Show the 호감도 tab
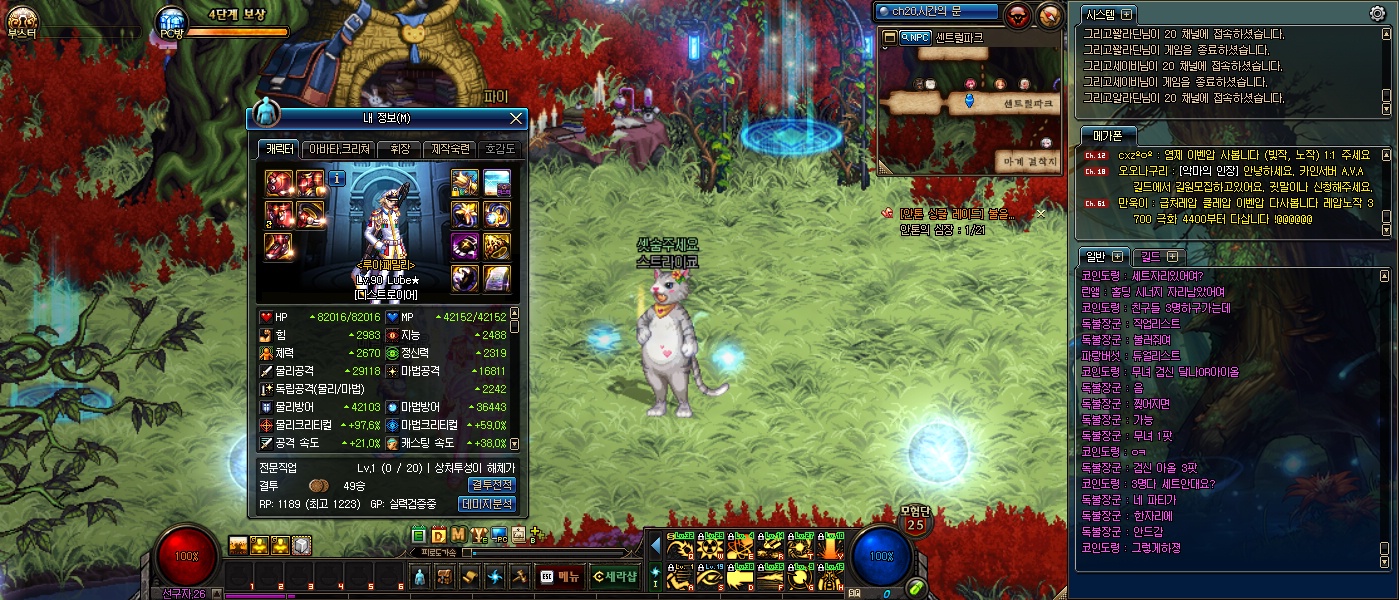Screen dimensions: 1399x600 500,149
